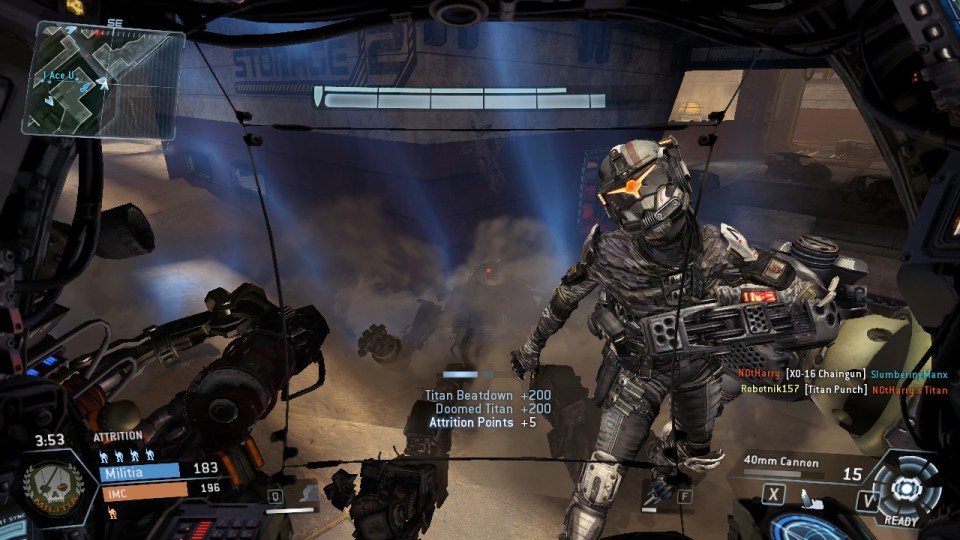960x540 pixels.
Task: Click the minimap radar display
Action: click(x=103, y=79)
